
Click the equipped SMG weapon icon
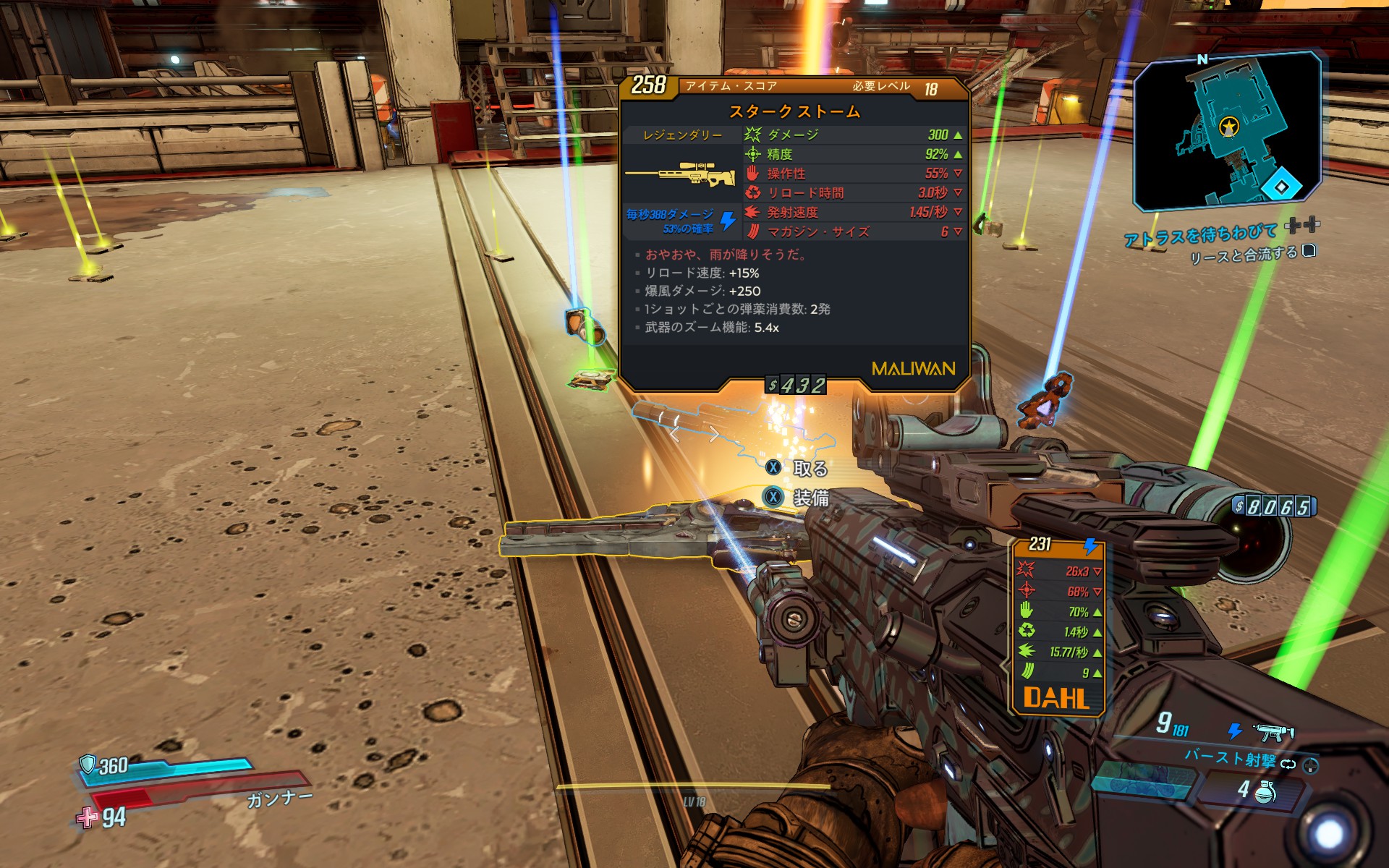[1272, 732]
